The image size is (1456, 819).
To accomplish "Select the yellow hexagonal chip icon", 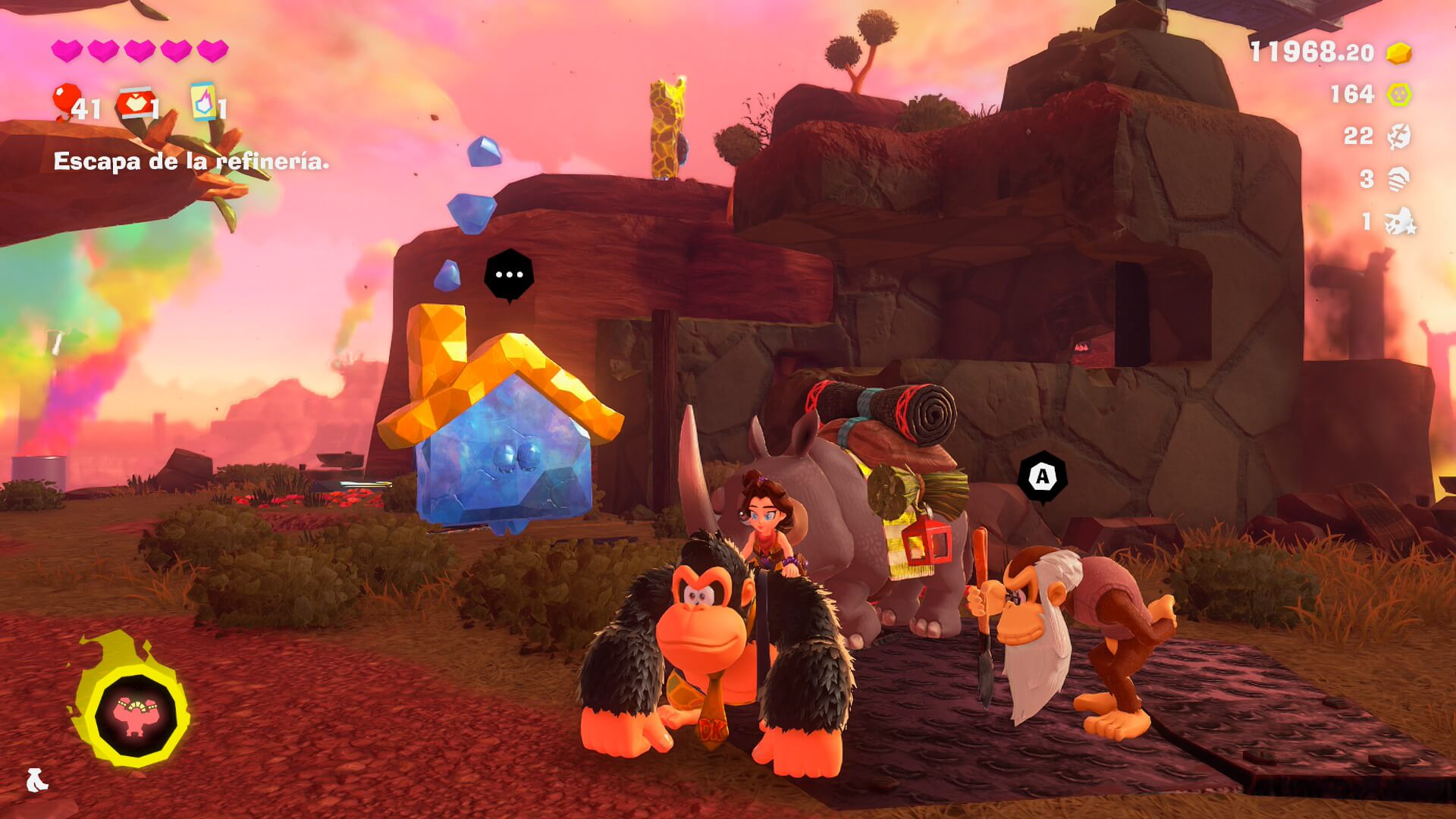I will (x=1399, y=94).
